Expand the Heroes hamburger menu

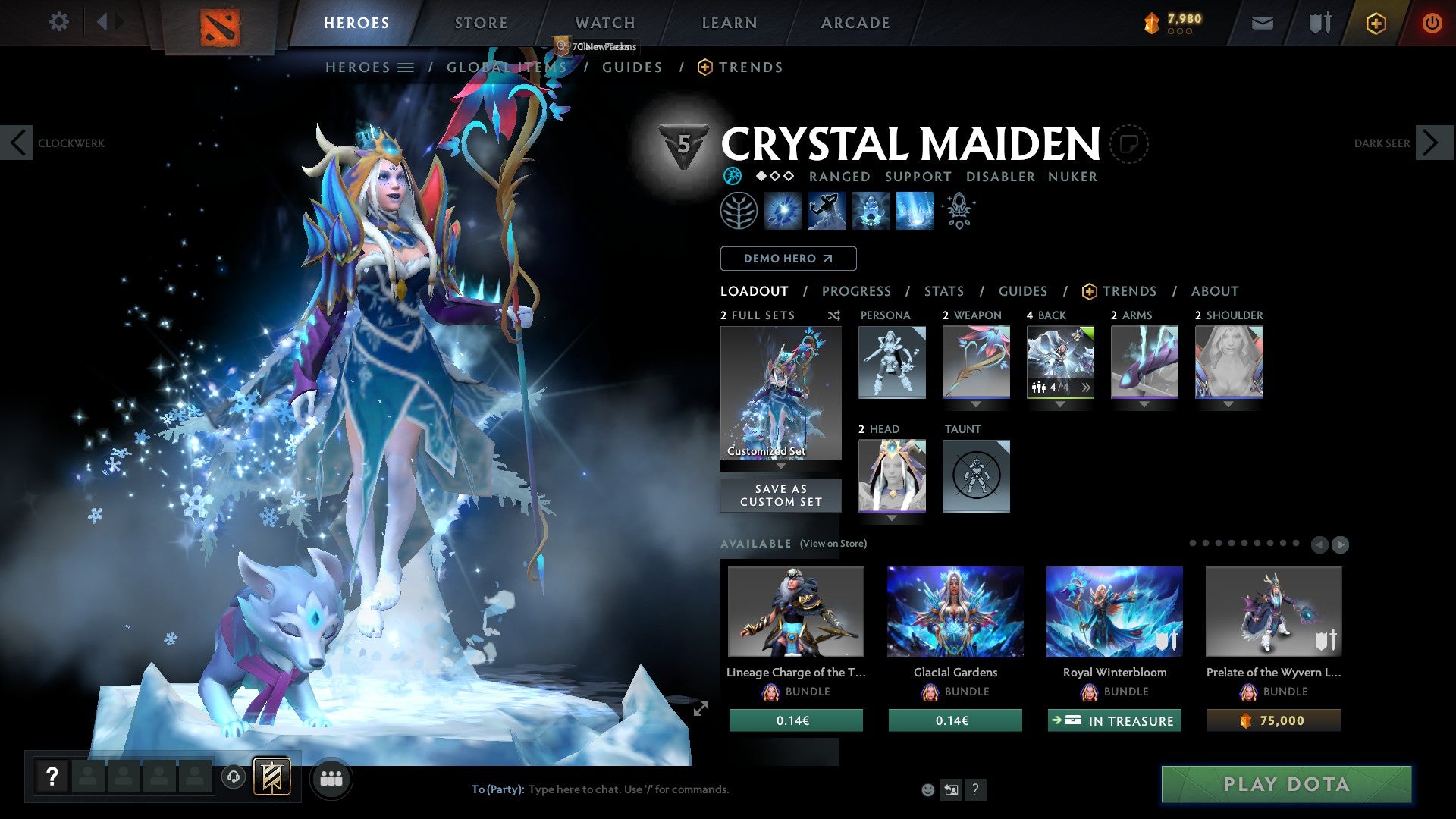(x=406, y=67)
